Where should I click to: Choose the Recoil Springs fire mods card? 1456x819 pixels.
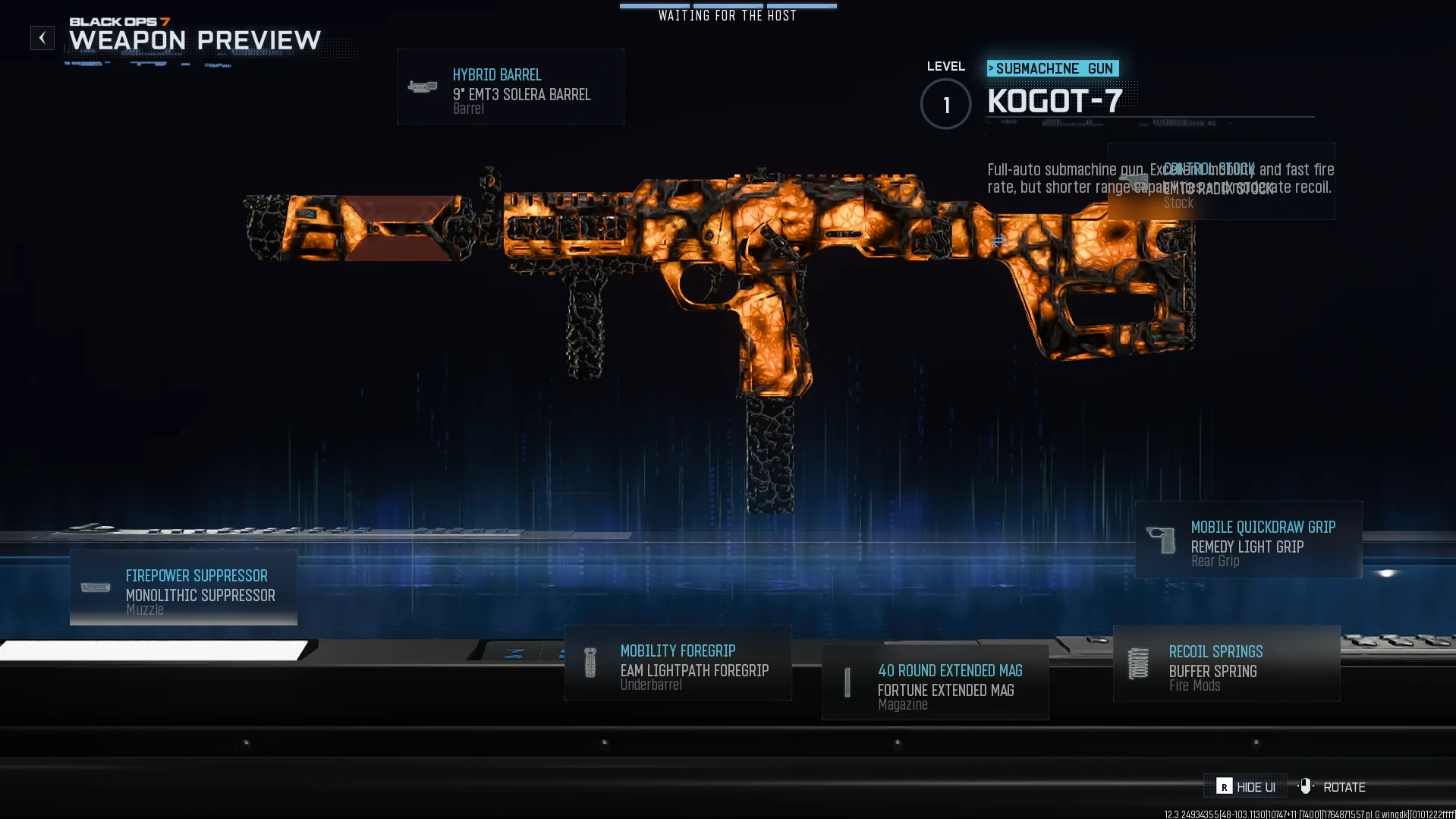(1226, 664)
